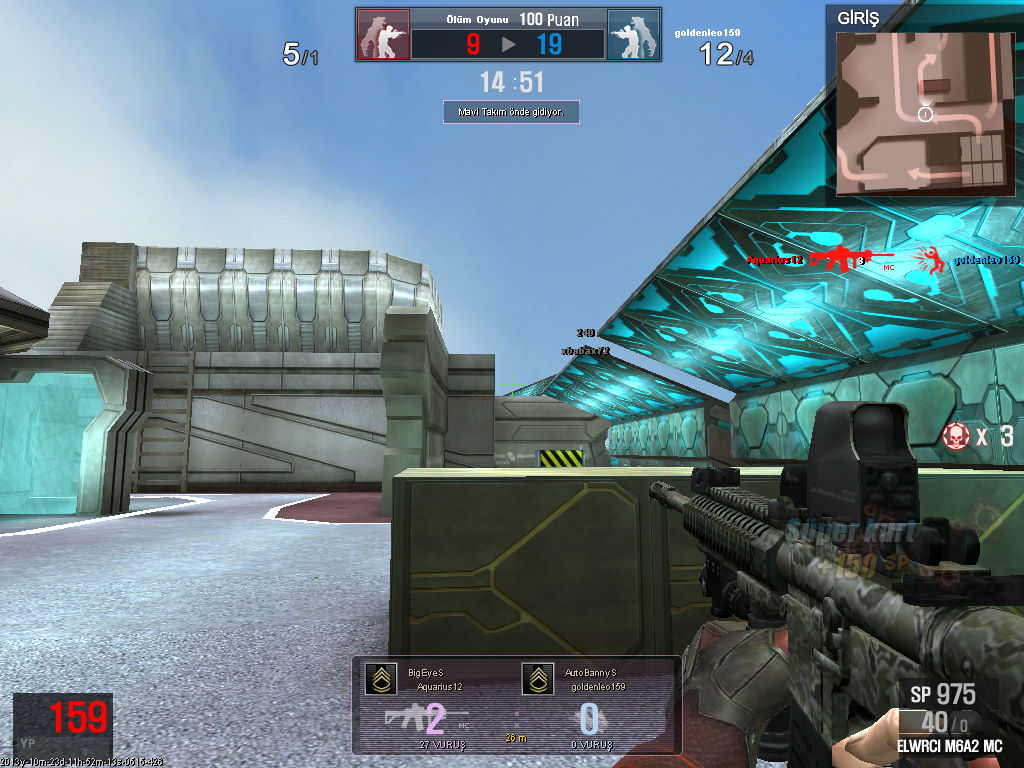This screenshot has height=768, width=1024.
Task: Click the minimap under the GİRİŞ label
Action: (922, 113)
